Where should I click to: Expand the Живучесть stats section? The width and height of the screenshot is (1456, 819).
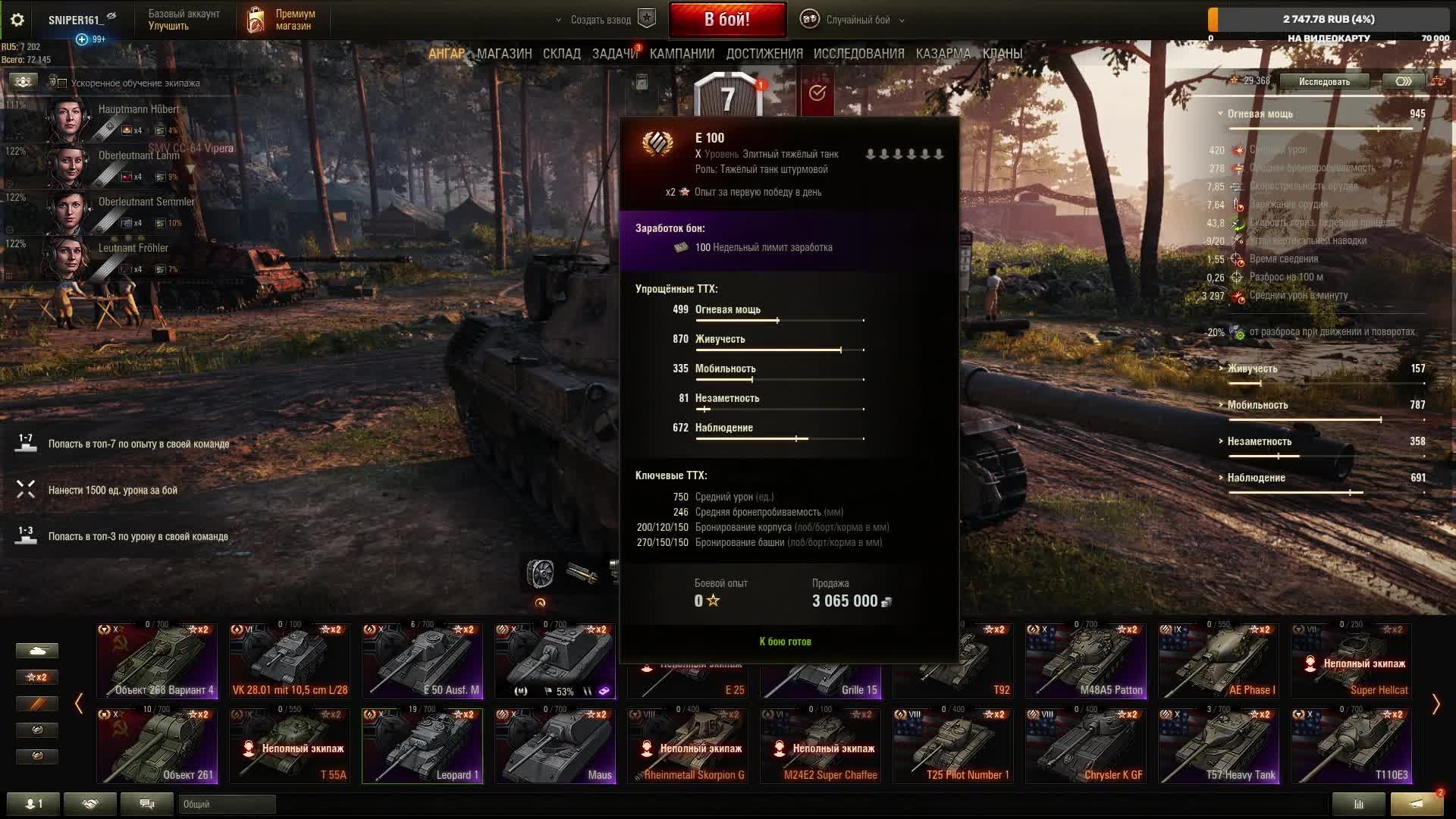click(1252, 369)
